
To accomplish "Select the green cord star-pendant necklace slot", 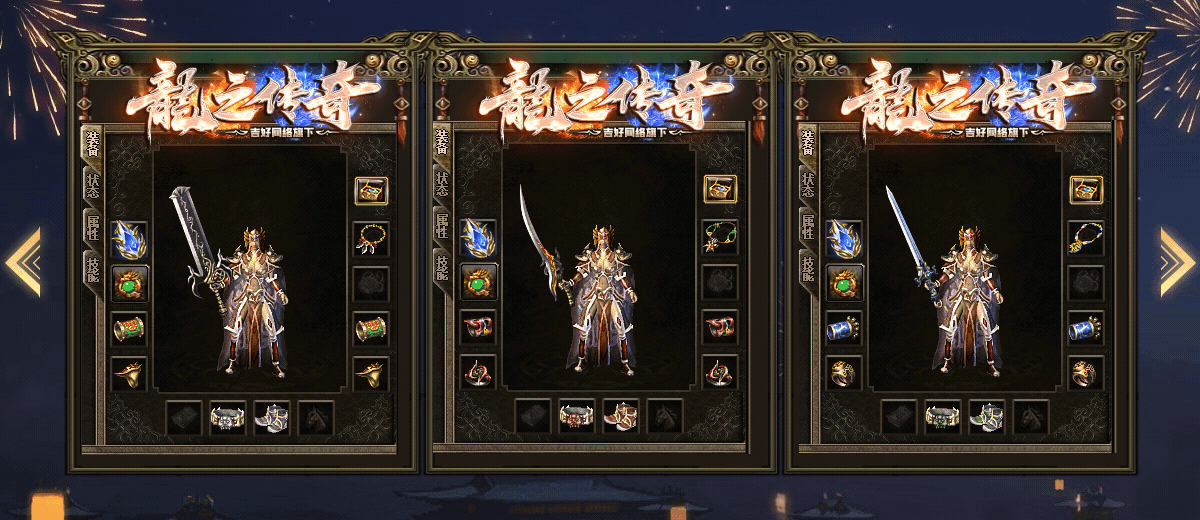I will (719, 237).
